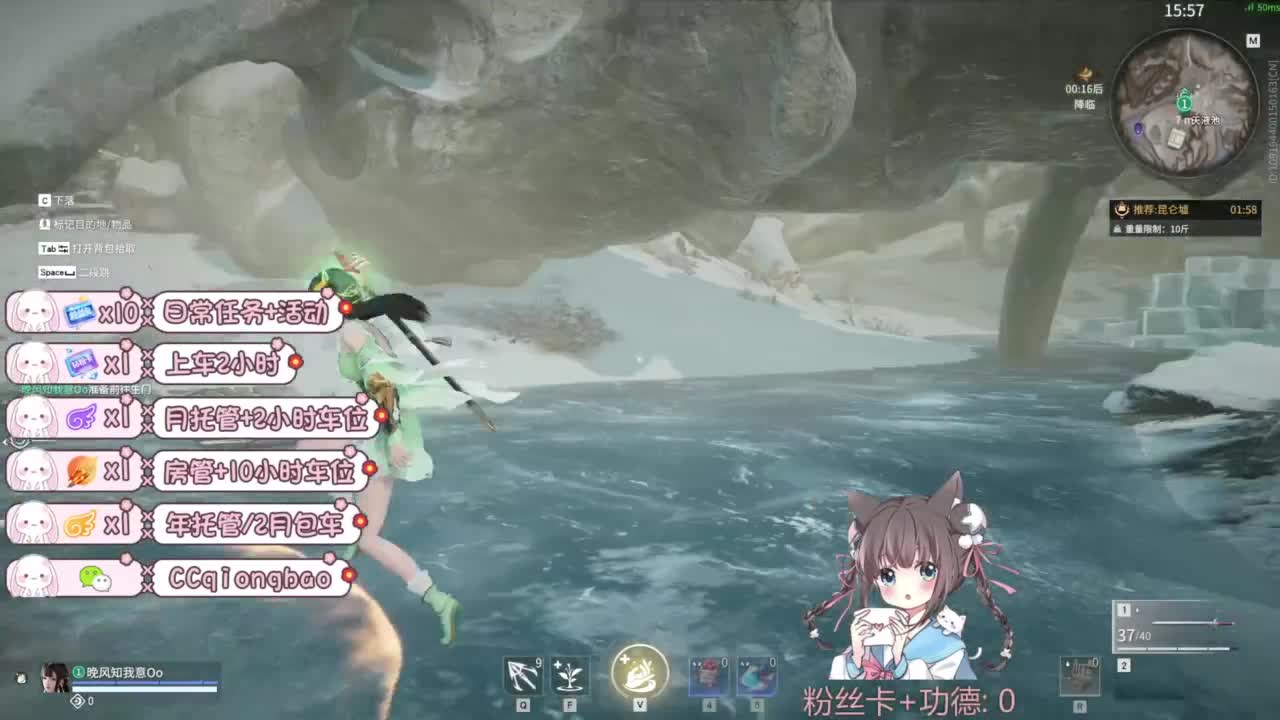Click waypoint marker 1 on the minimap
The width and height of the screenshot is (1280, 720).
(x=1183, y=103)
